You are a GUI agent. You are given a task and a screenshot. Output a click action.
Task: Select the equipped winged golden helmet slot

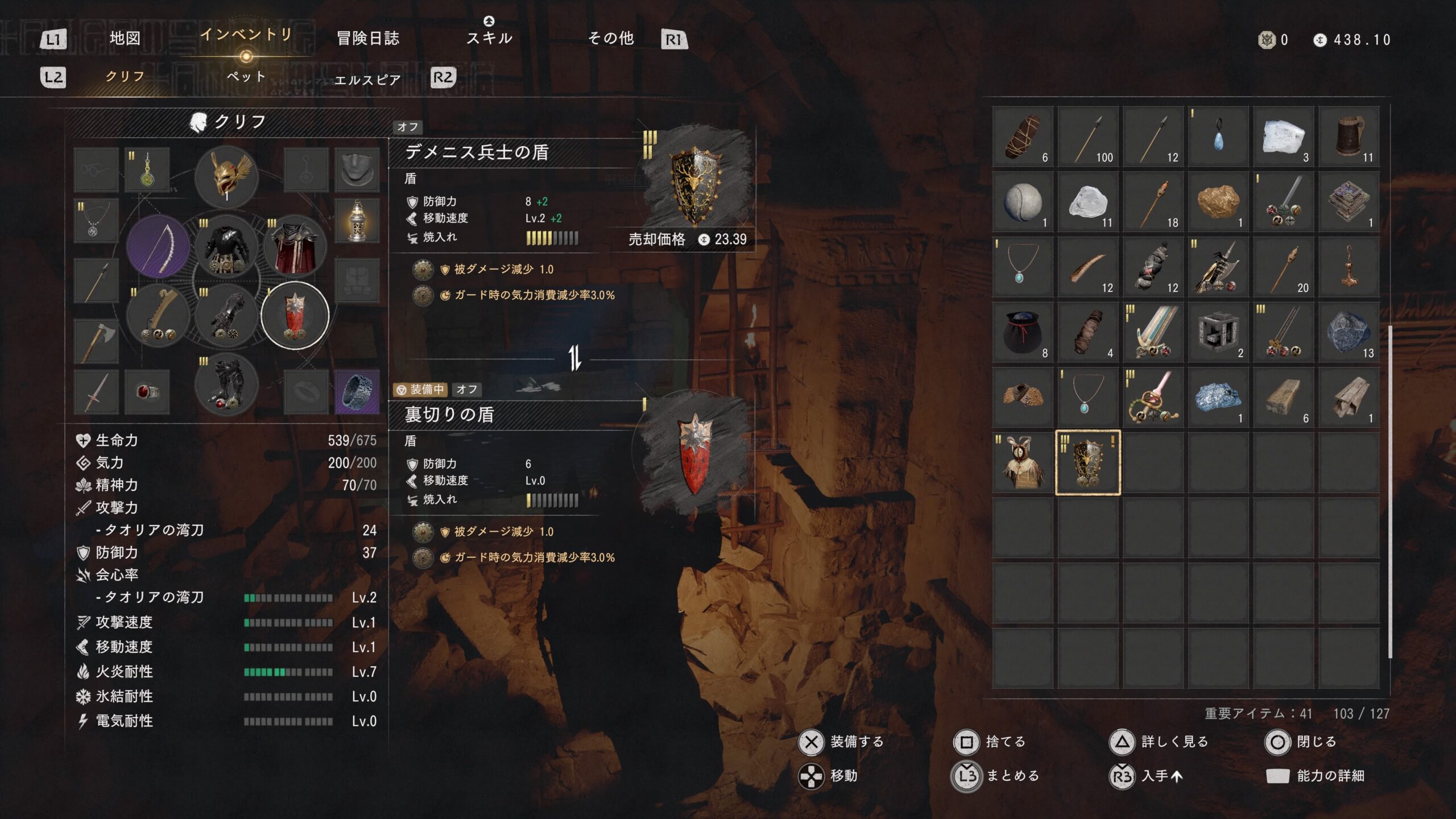point(226,177)
